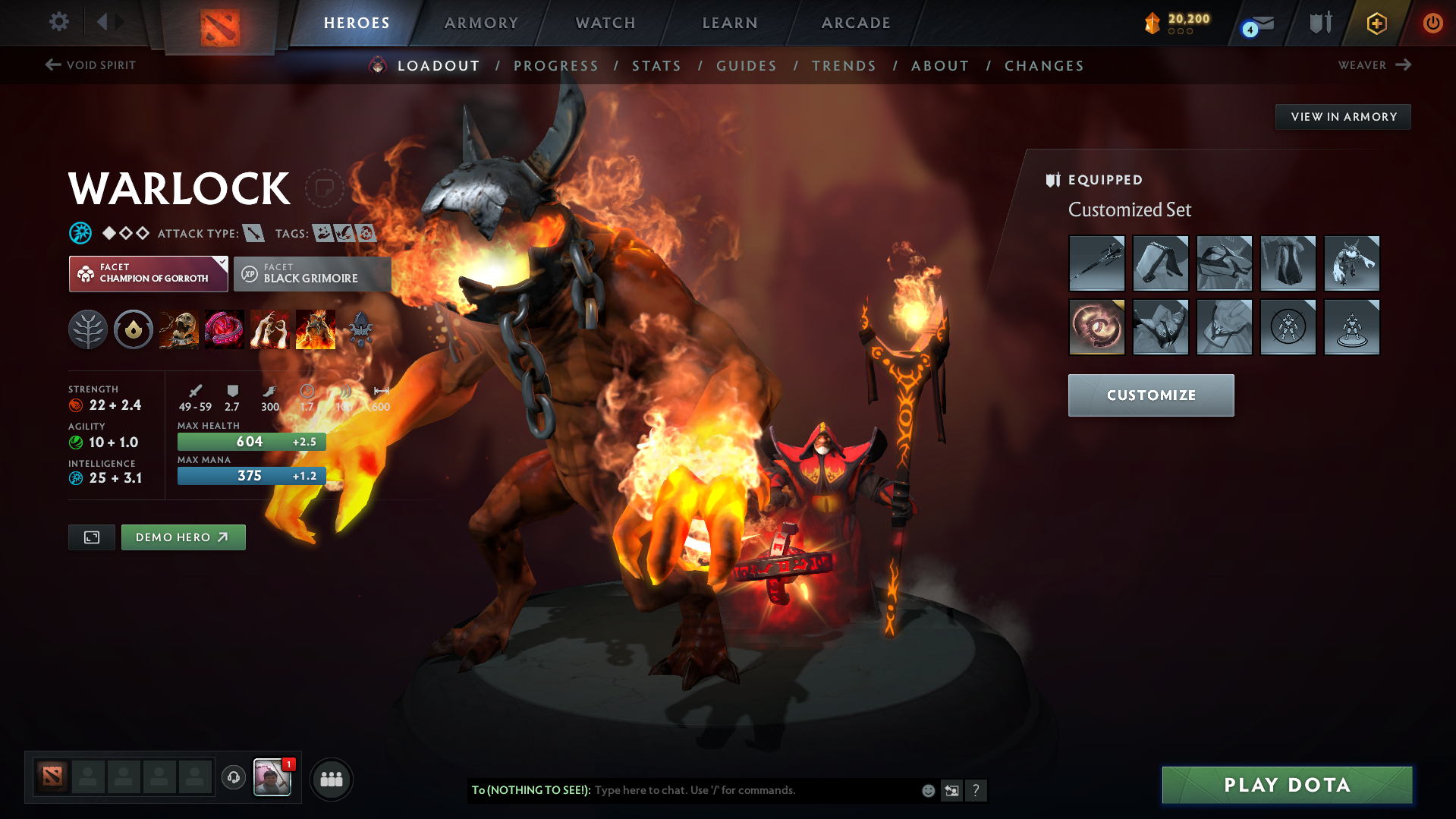This screenshot has width=1456, height=819.
Task: Click the Chaotic Offering golem ability icon
Action: coord(316,329)
